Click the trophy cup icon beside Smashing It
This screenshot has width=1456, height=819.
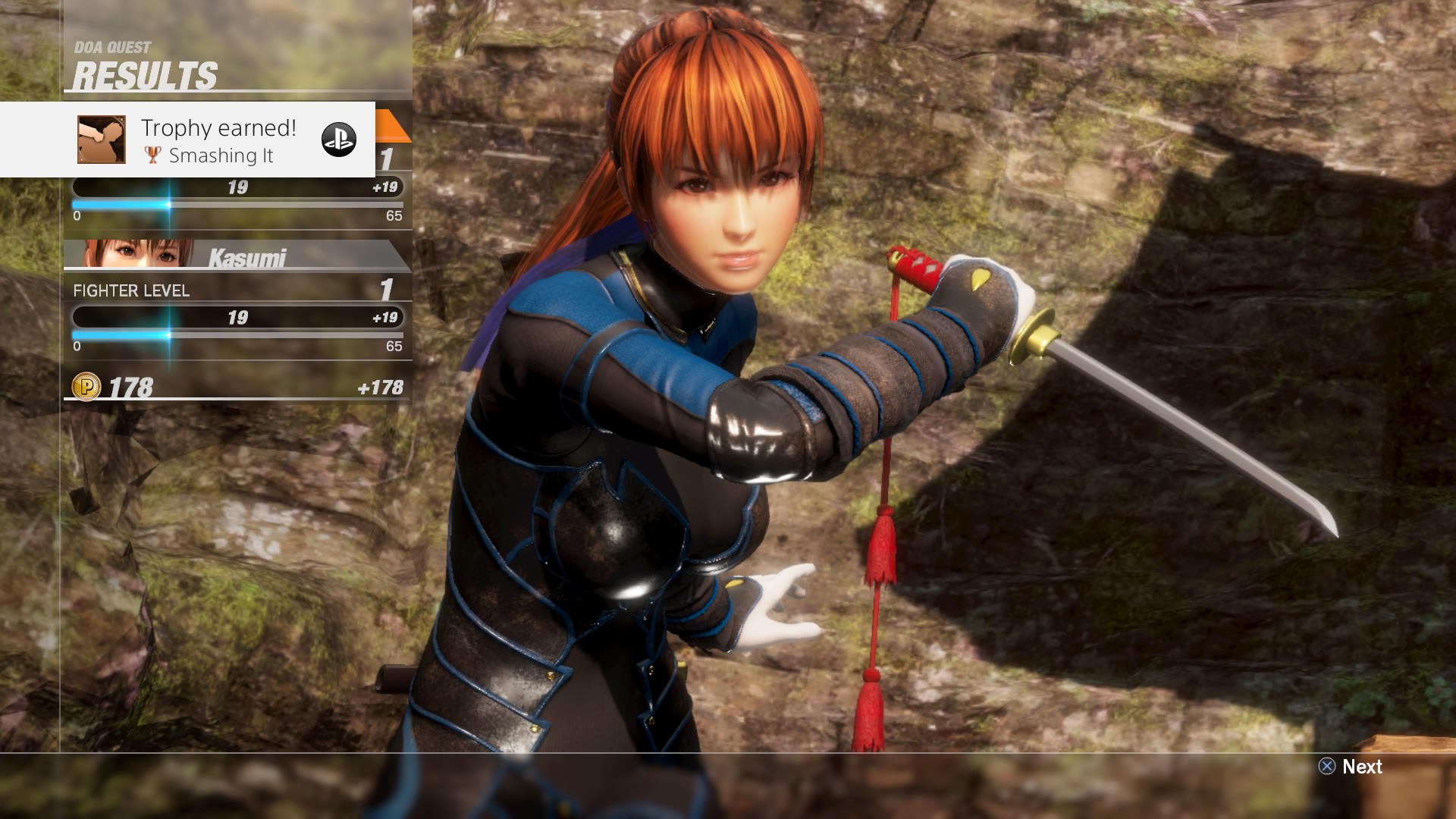click(152, 155)
